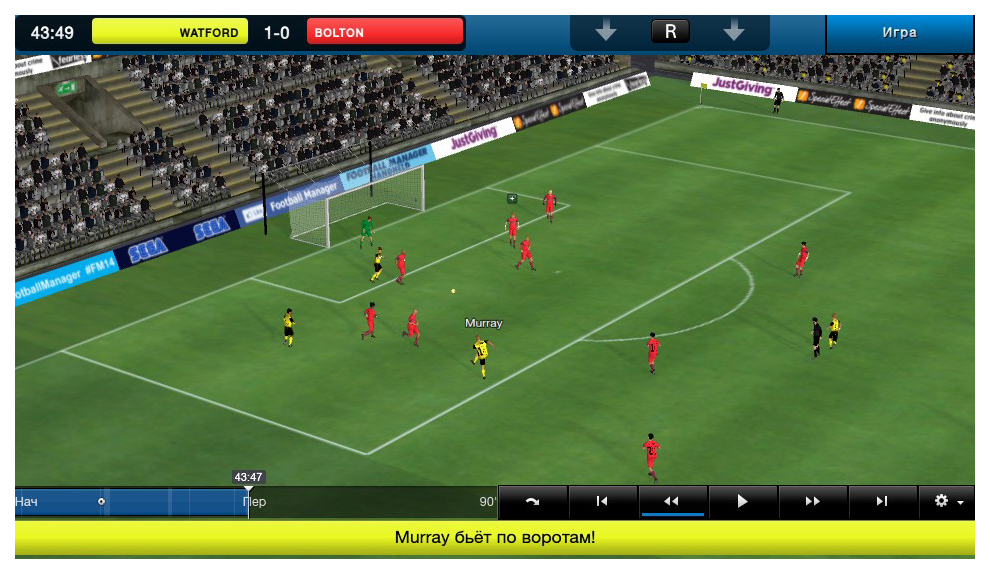The height and width of the screenshot is (574, 990).
Task: Click the right down-arrow beside R
Action: click(x=734, y=32)
